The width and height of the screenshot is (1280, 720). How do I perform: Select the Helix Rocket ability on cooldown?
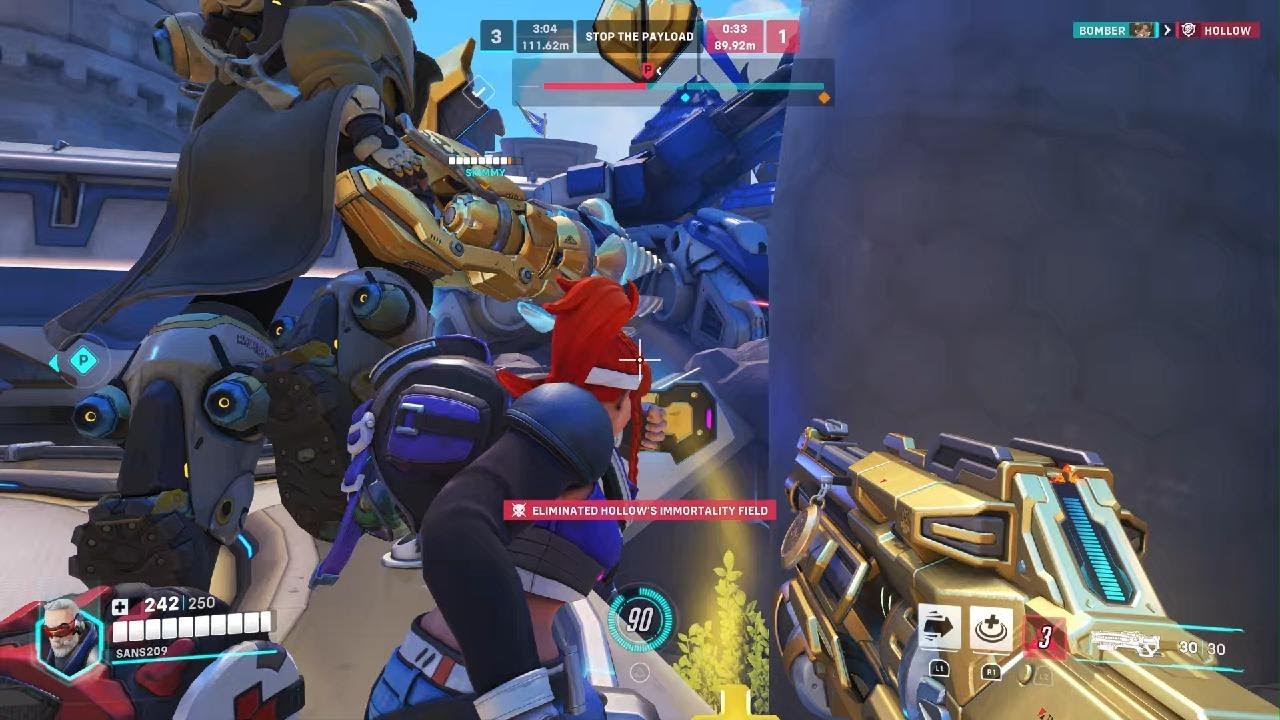pos(1045,637)
